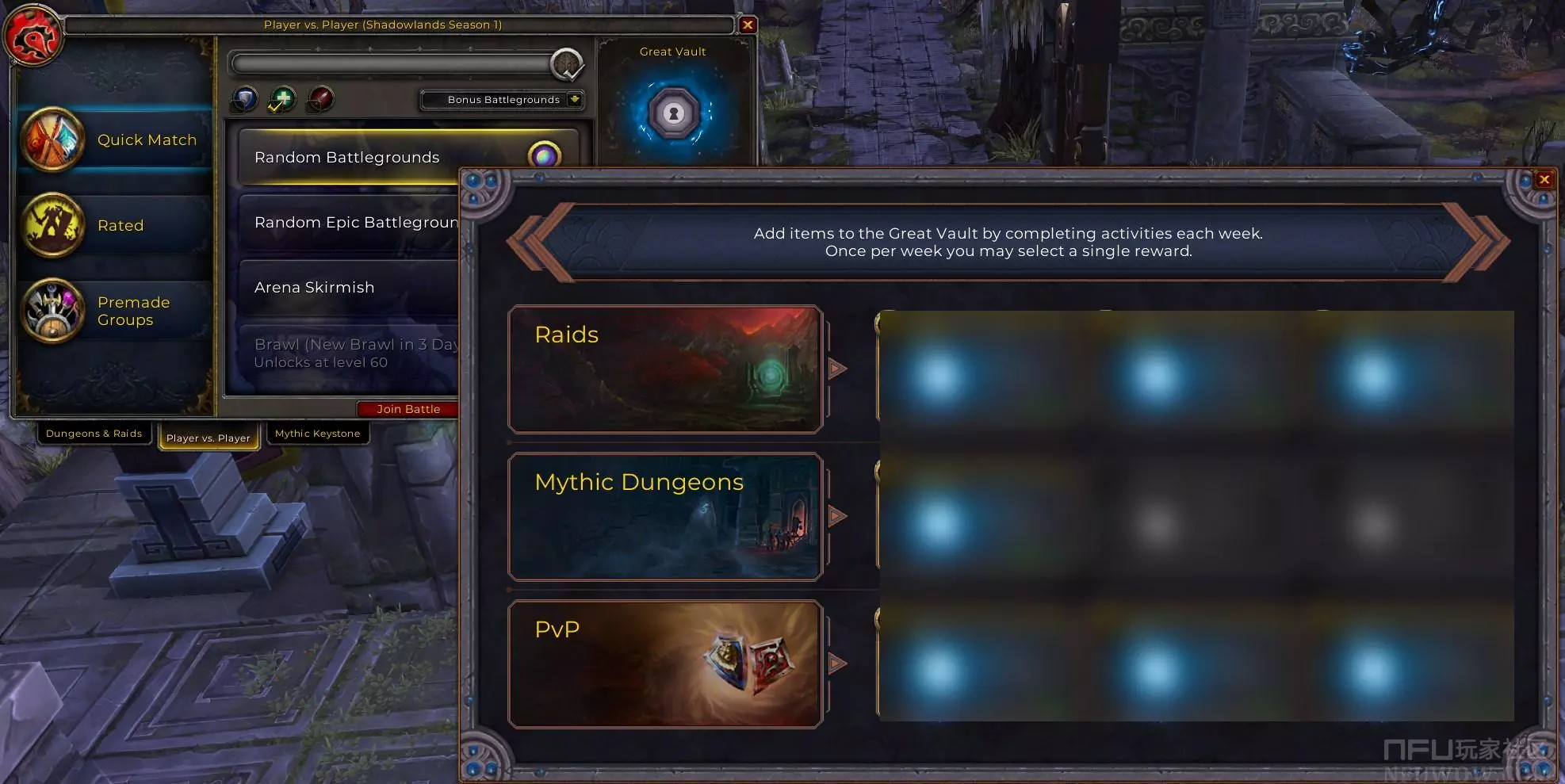Select the PvP activity panel
Screen dimensions: 1565x784
[x=664, y=664]
